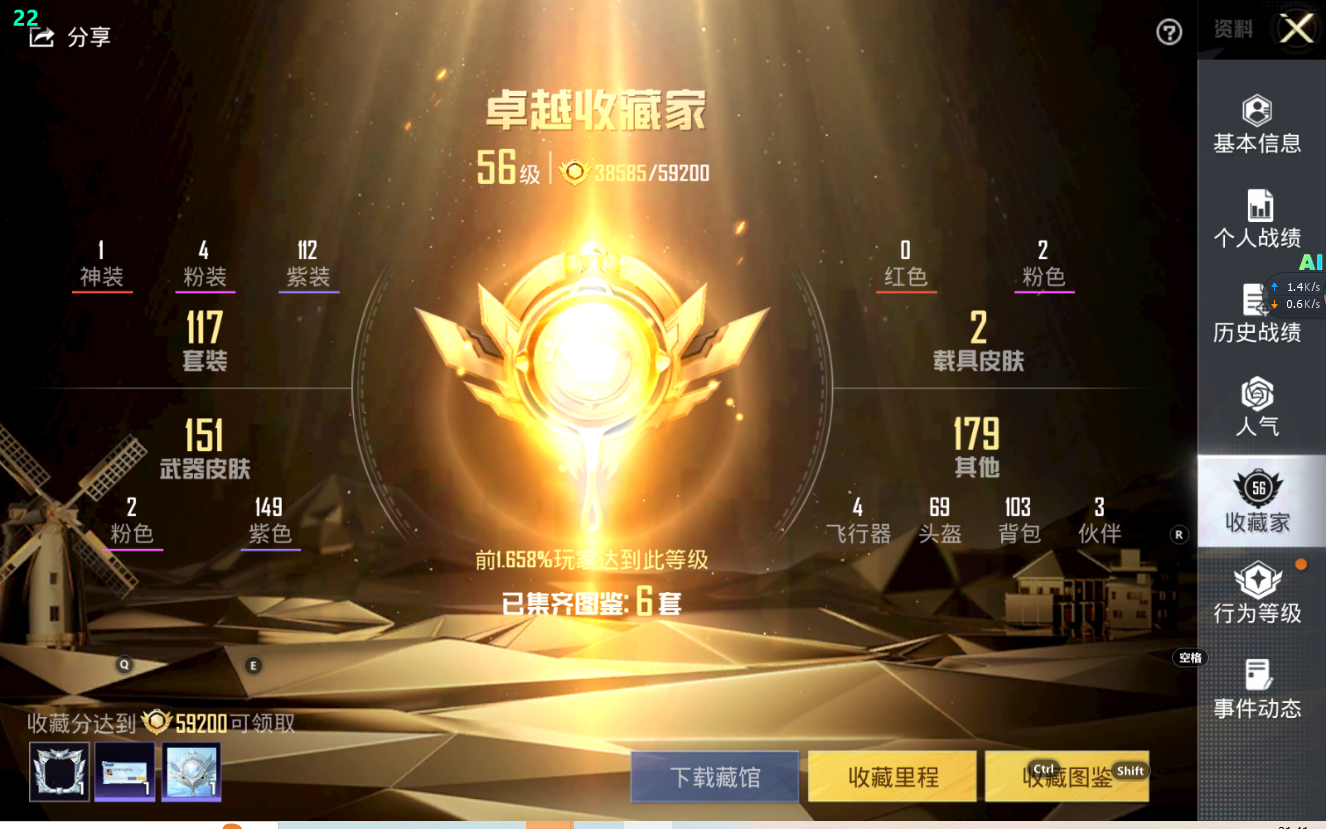Switch to the 基本信息 tab
1326x829 pixels.
pos(1257,125)
